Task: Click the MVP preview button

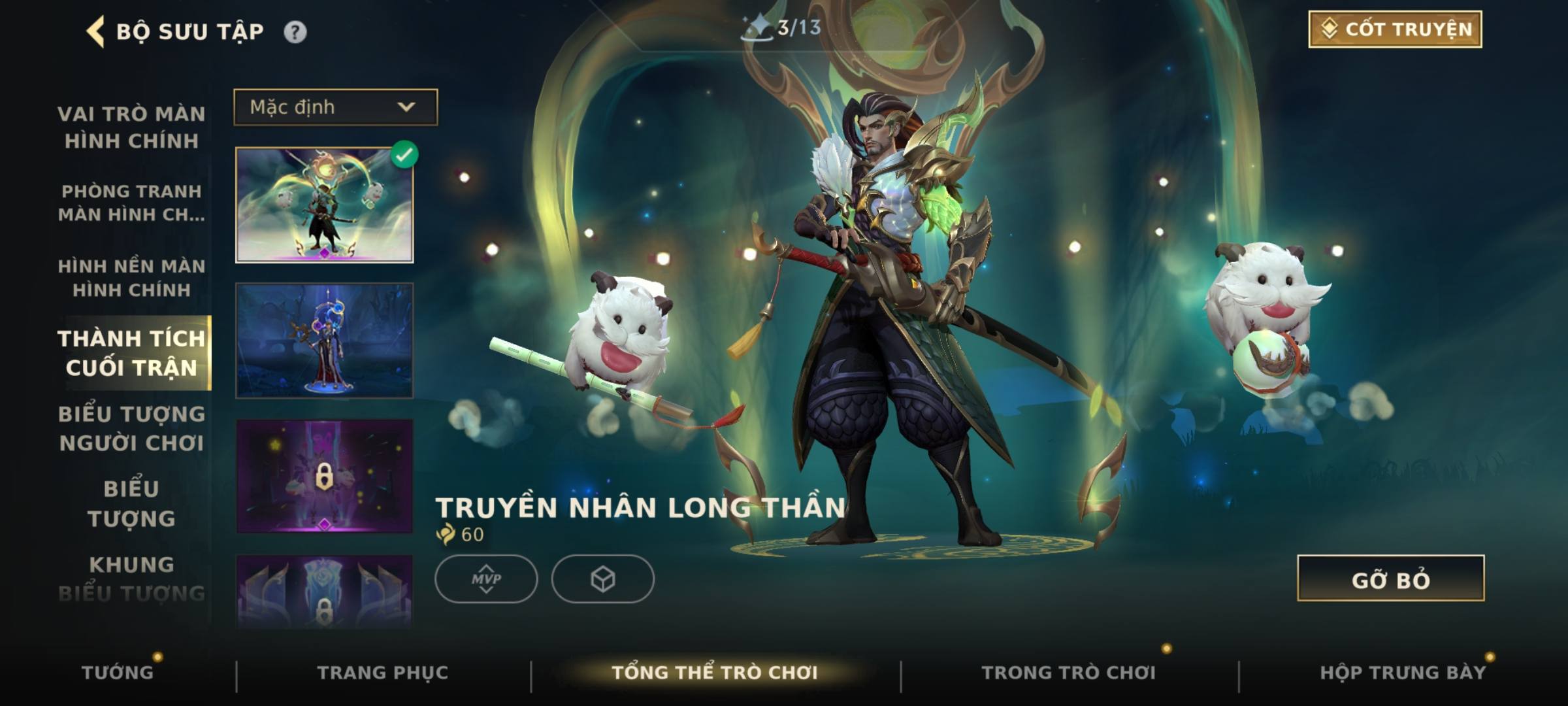Action: tap(486, 579)
